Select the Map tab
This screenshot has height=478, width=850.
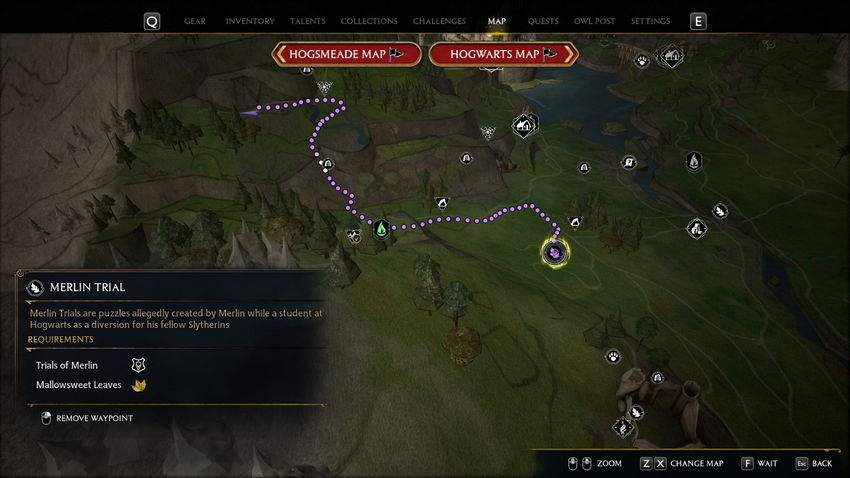point(496,21)
